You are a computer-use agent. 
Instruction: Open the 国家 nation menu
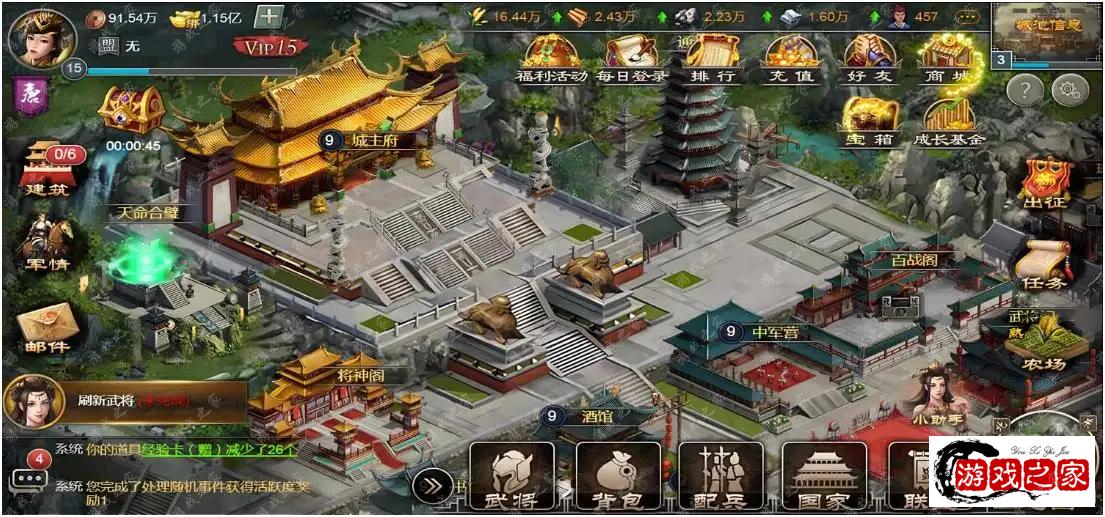(824, 474)
